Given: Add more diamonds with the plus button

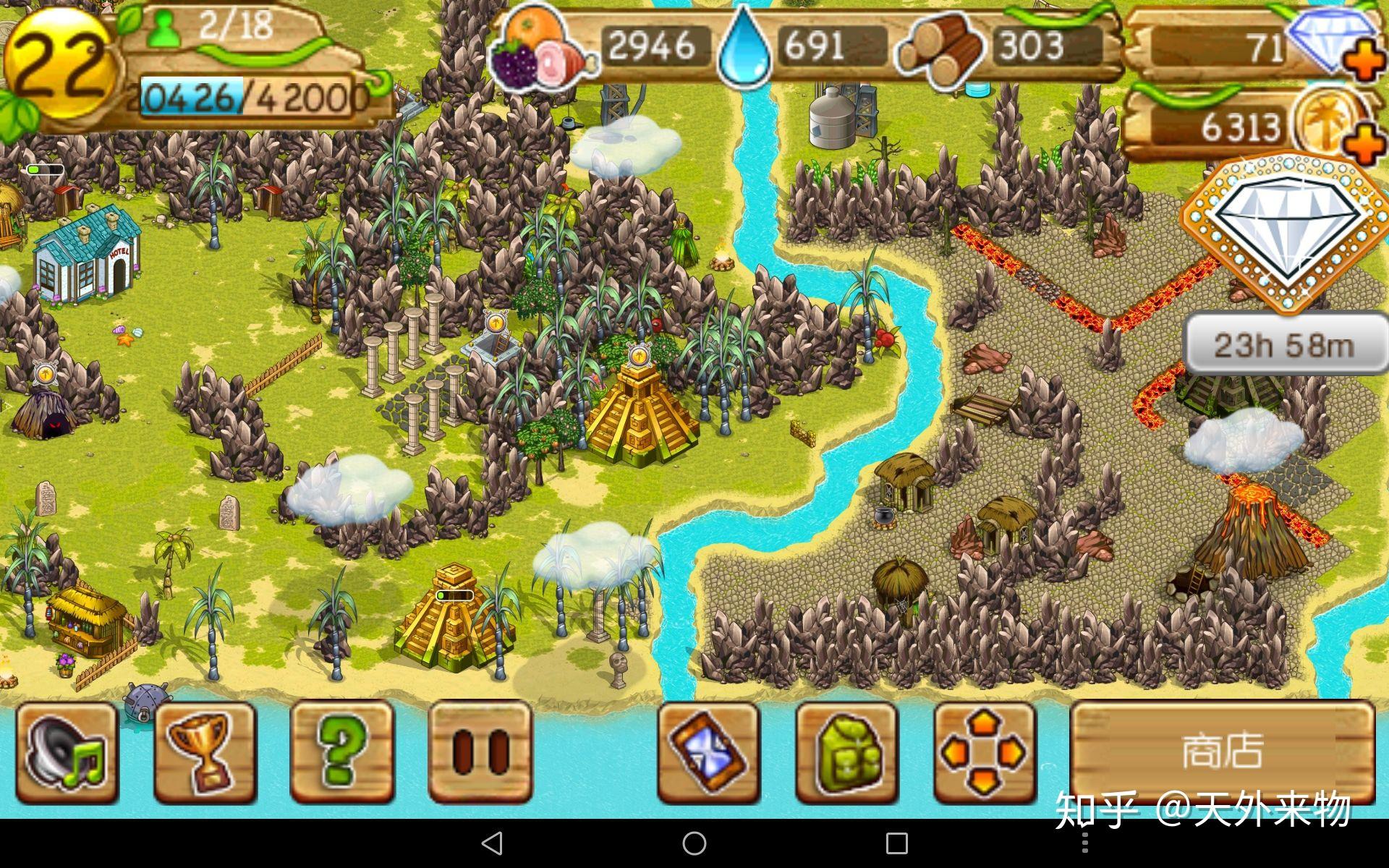Looking at the screenshot, I should (1365, 61).
